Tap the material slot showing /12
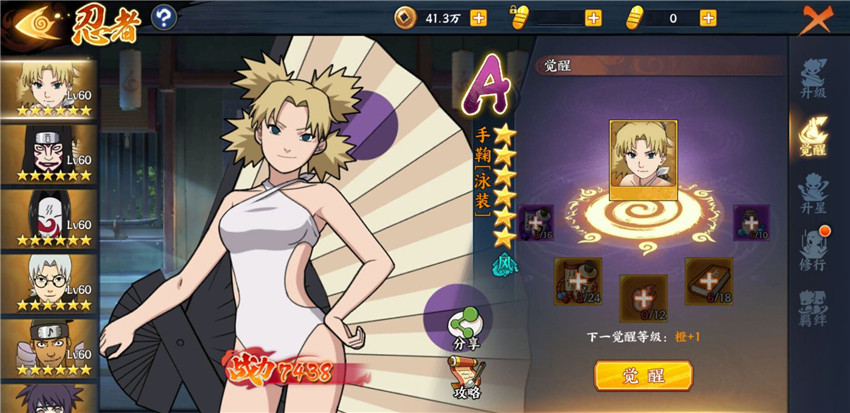 coord(641,297)
